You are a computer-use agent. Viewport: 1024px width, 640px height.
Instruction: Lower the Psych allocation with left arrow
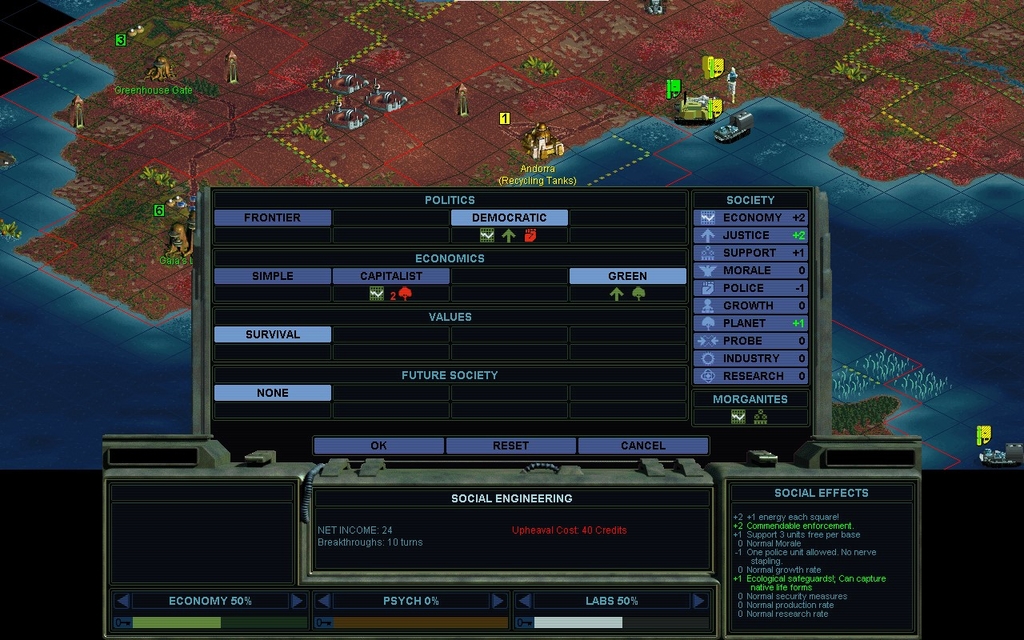point(323,601)
